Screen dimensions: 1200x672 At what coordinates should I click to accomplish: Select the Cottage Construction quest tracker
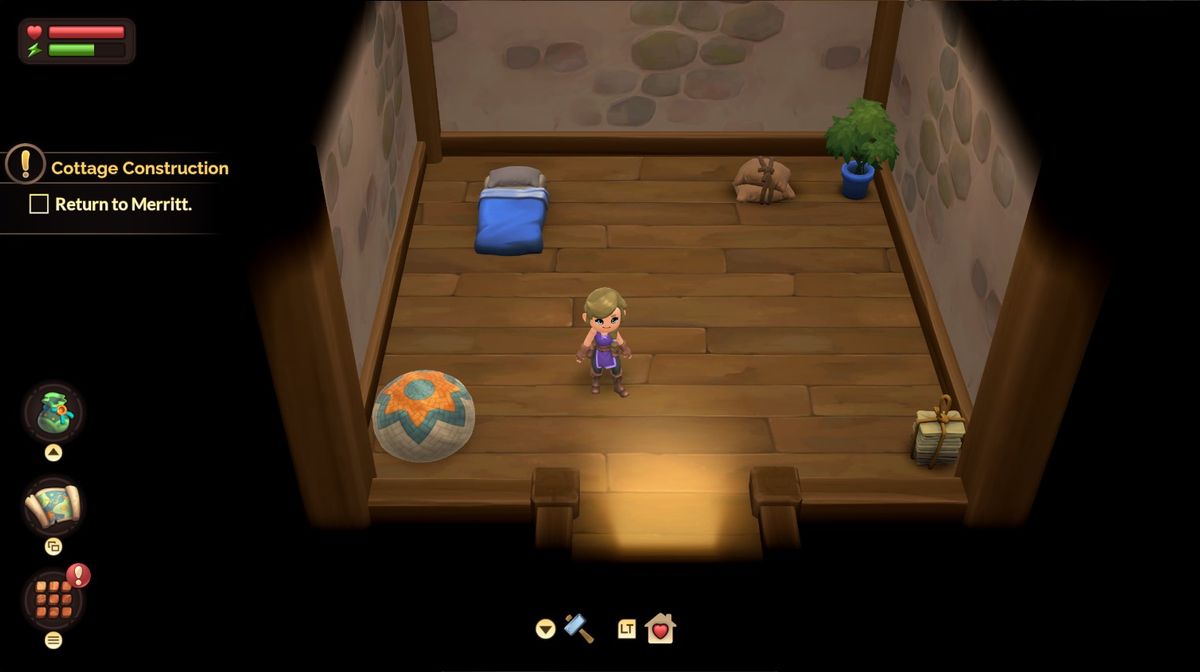[139, 168]
